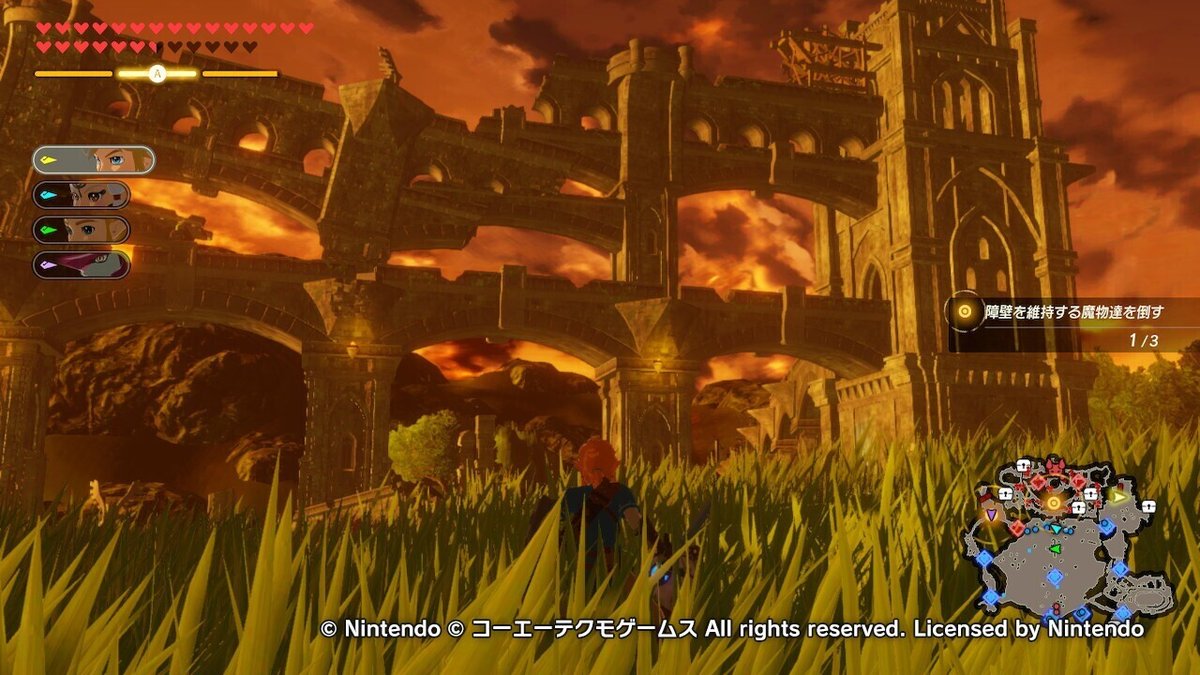Screen dimensions: 1200x675
Task: Click the green ally arrow on the minimap
Action: point(1053,548)
